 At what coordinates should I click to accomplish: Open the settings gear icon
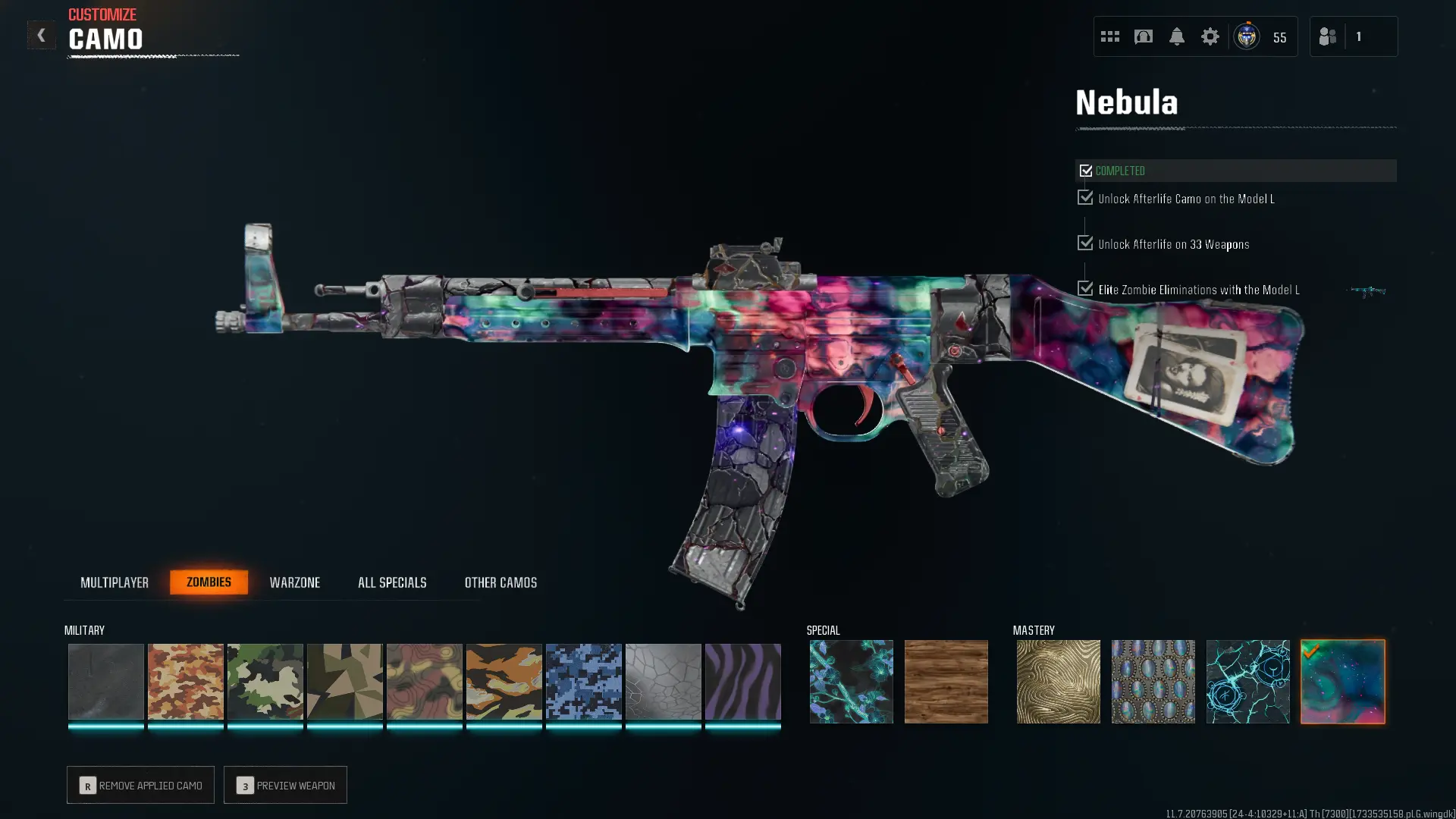[x=1210, y=36]
